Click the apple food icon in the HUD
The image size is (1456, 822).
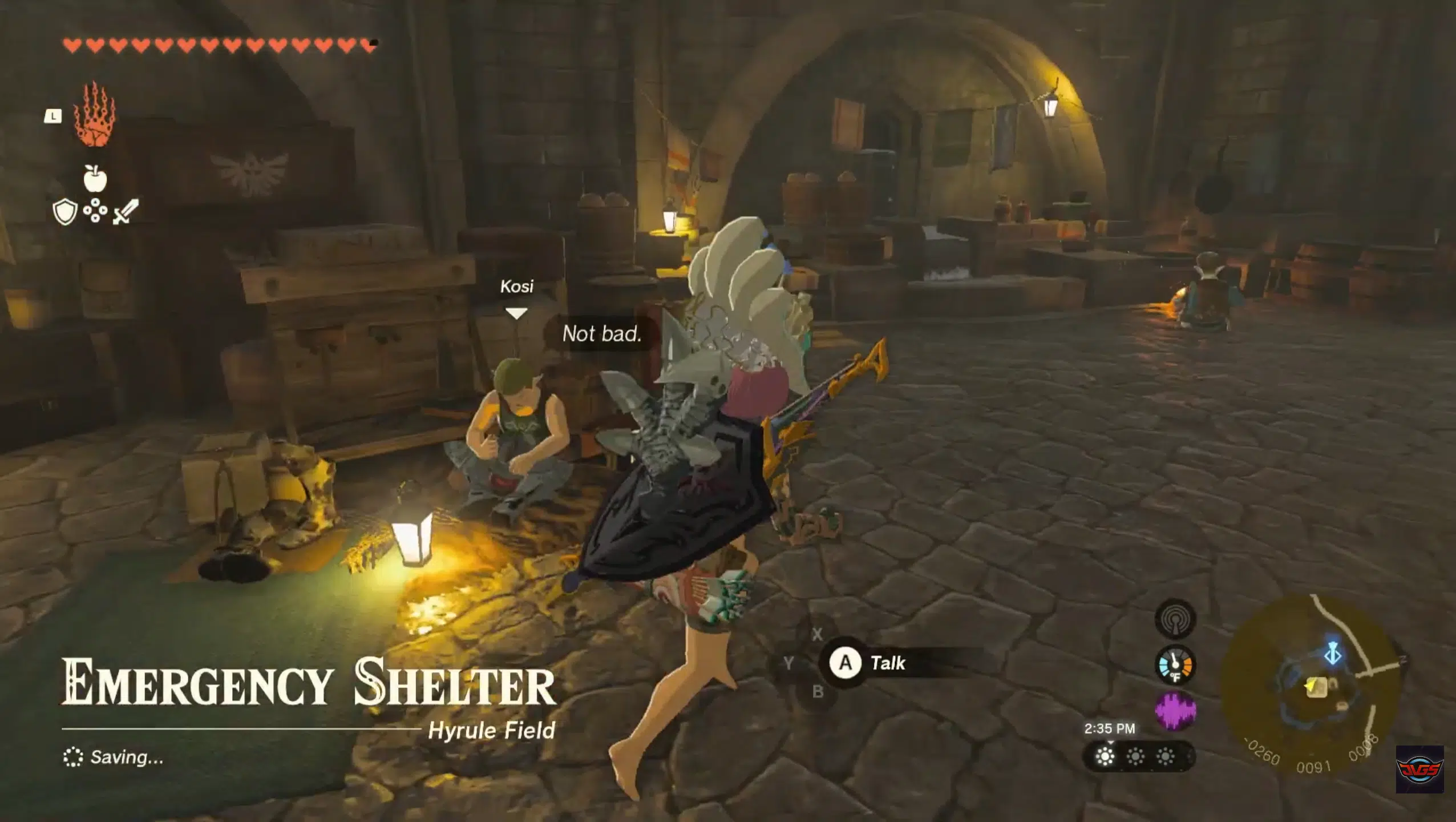coord(96,179)
